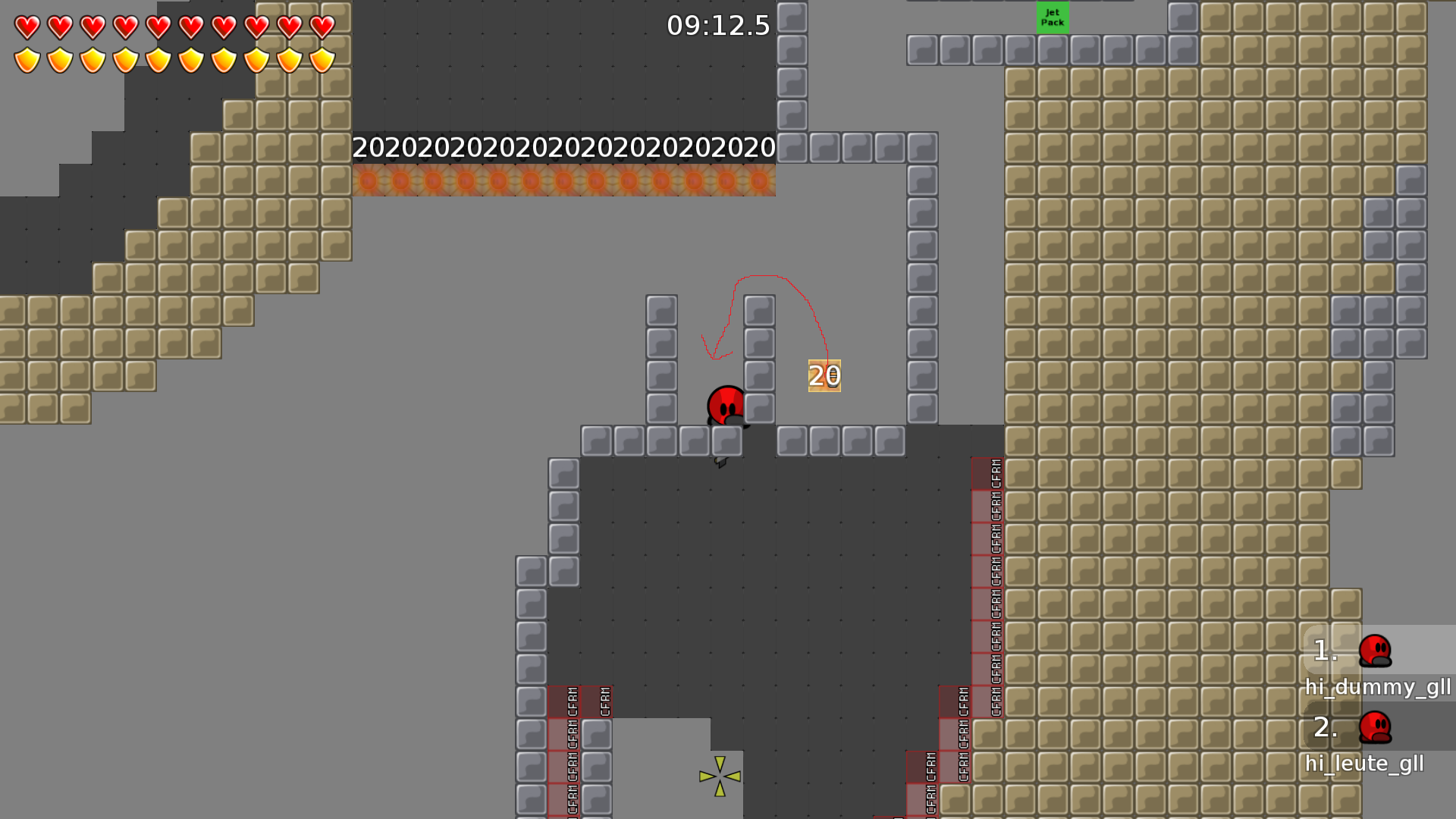This screenshot has height=819, width=1456.
Task: Select the hi_leute_gll scoreboard entry
Action: (x=1365, y=764)
